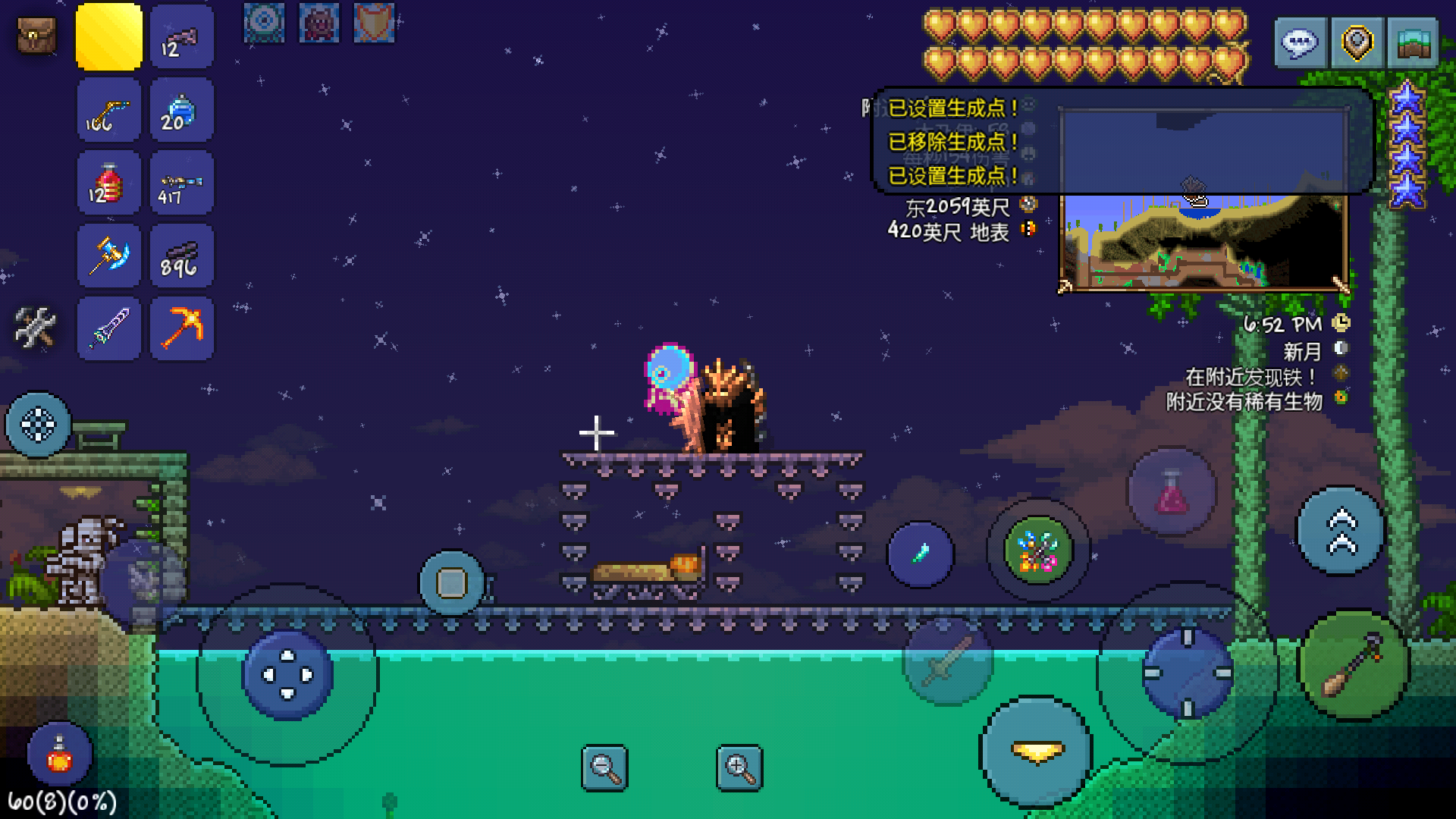Select the sword hotbar slot
1456x819 pixels.
pyautogui.click(x=109, y=328)
